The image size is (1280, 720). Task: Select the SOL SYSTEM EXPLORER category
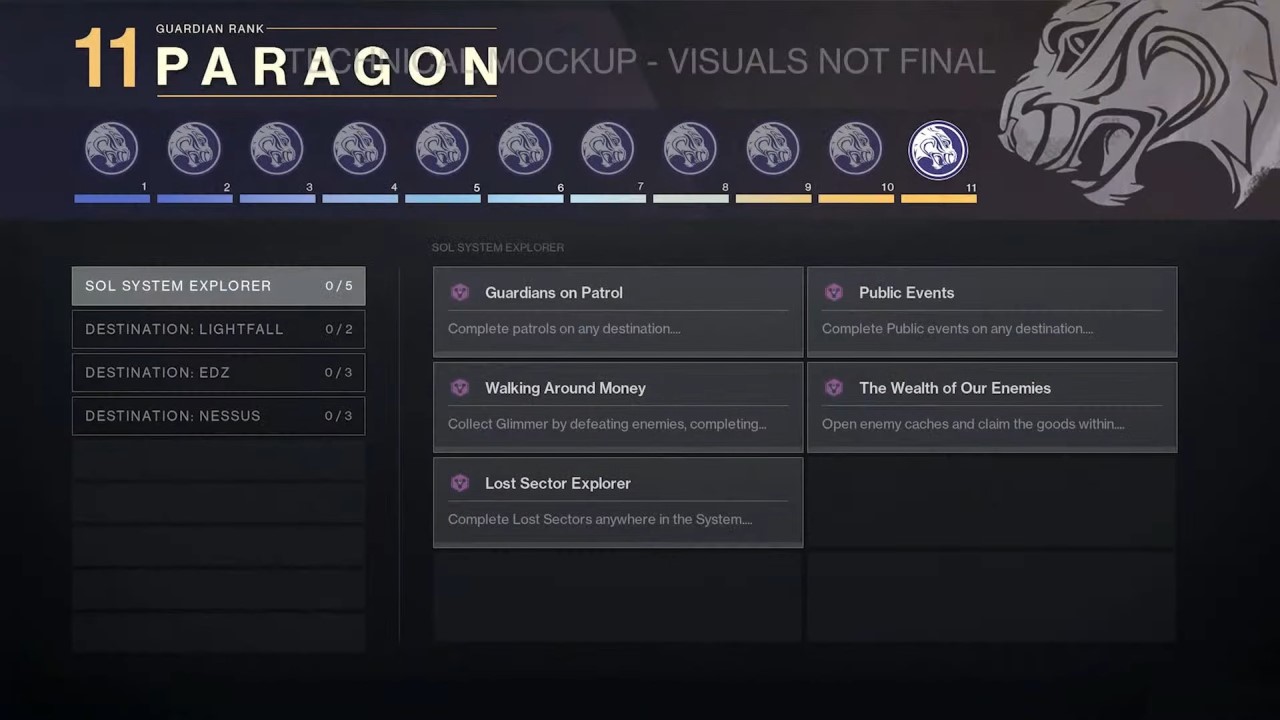(218, 286)
